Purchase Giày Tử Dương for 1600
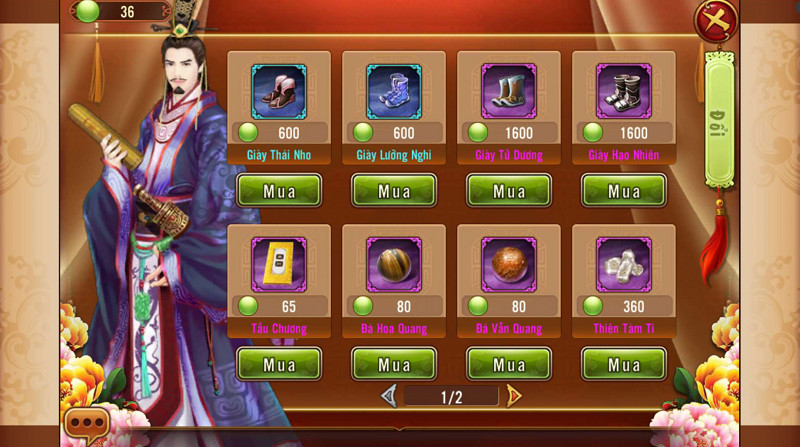This screenshot has width=800, height=447. (509, 190)
